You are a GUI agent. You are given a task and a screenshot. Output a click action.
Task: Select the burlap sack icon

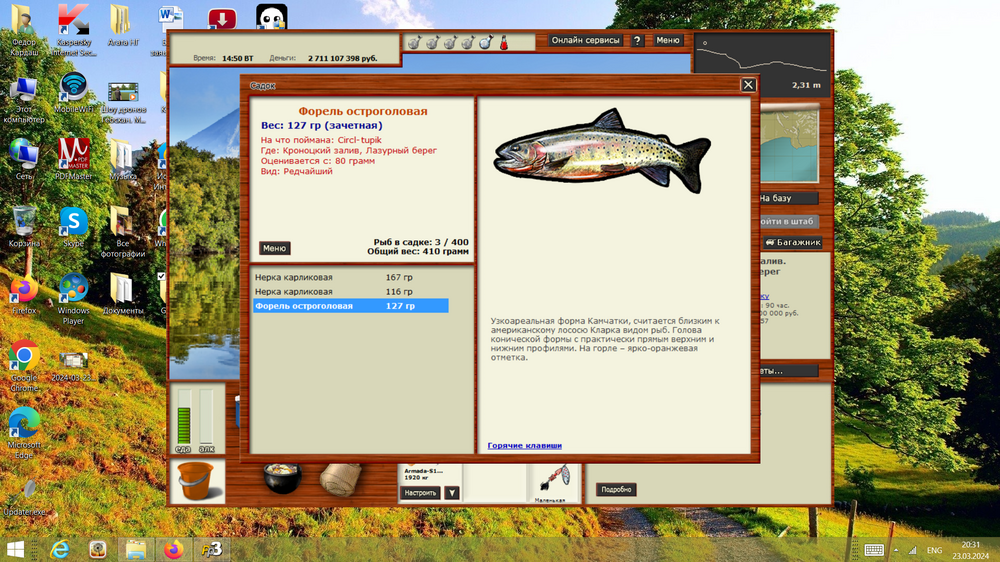339,479
